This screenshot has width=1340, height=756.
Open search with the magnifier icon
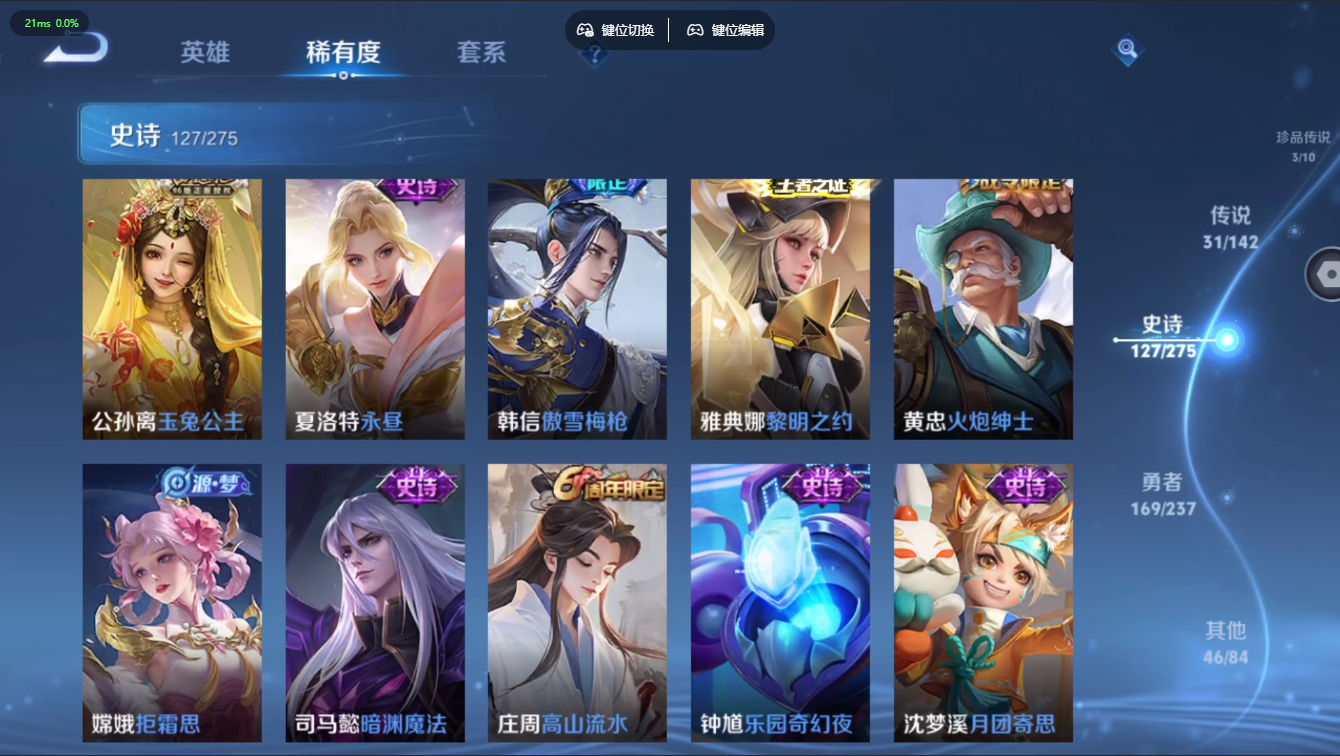1127,48
